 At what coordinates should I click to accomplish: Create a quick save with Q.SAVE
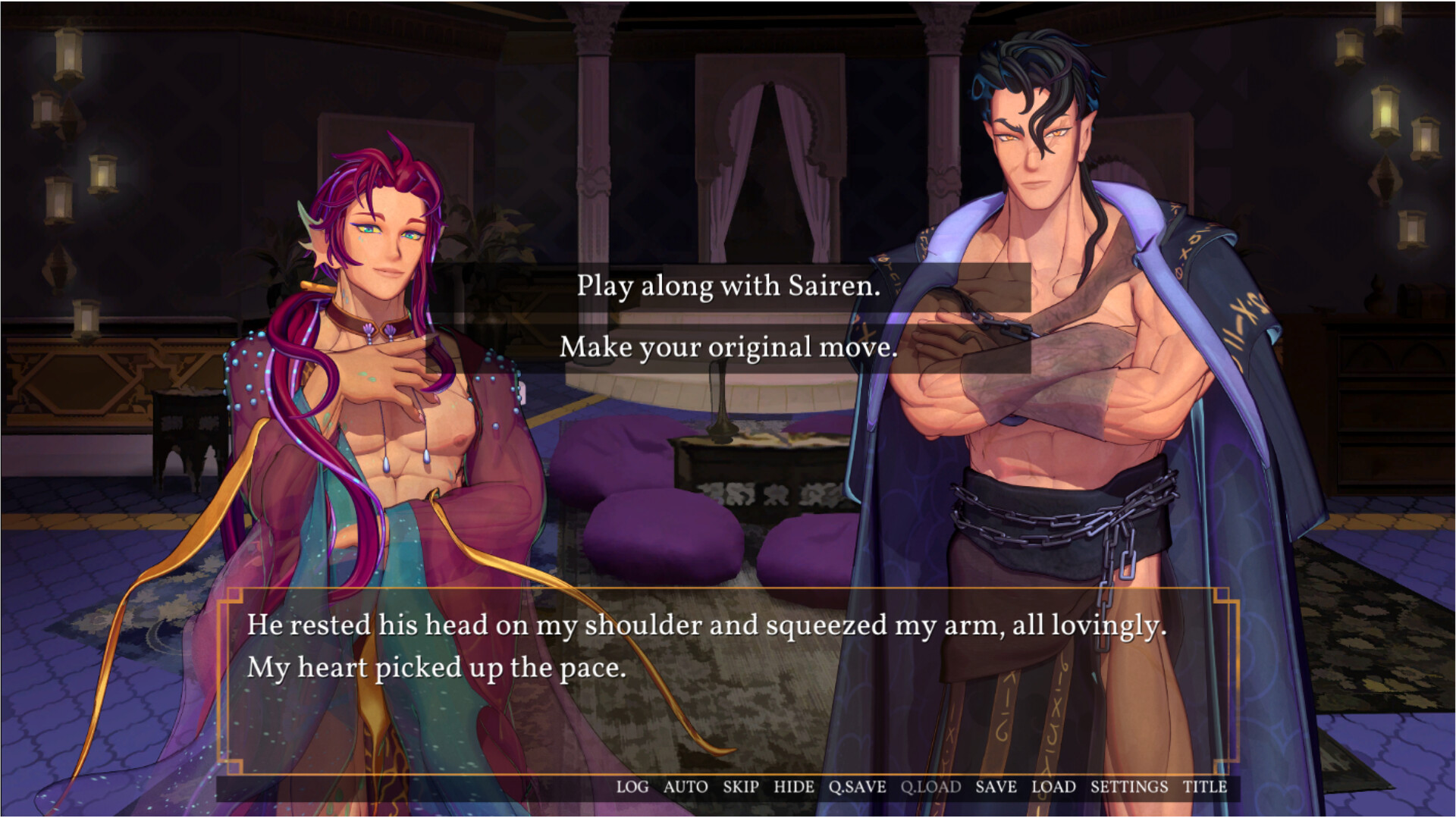click(856, 787)
